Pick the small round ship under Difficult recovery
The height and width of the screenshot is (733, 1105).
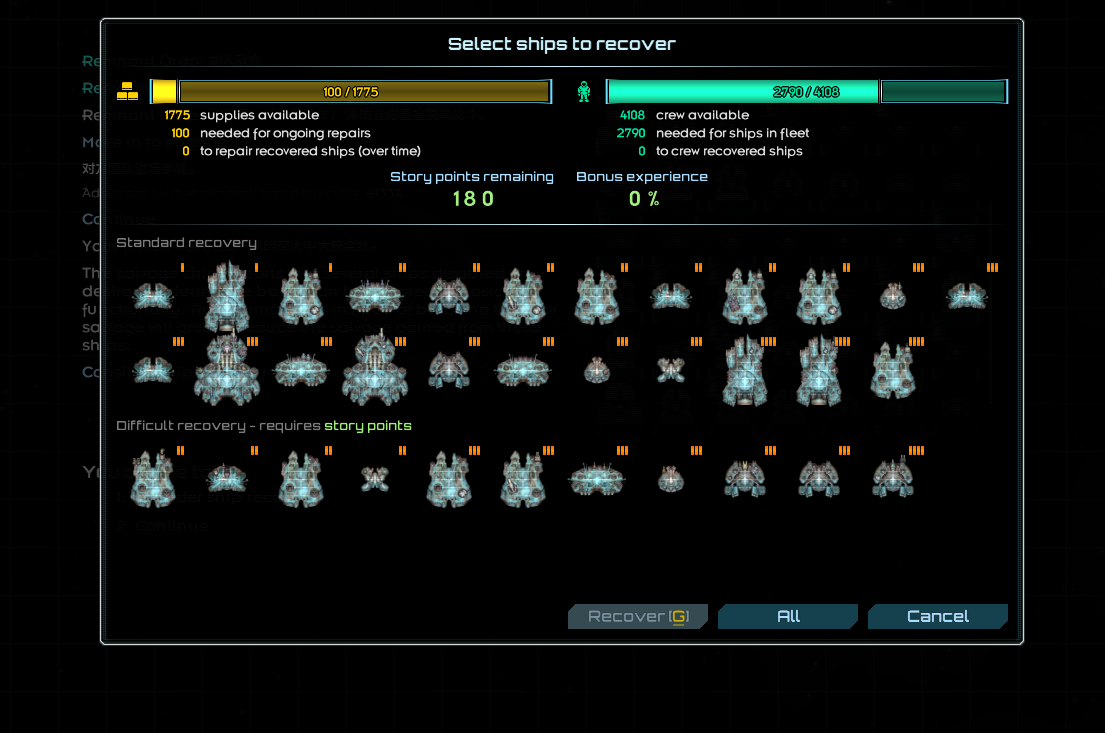click(671, 480)
